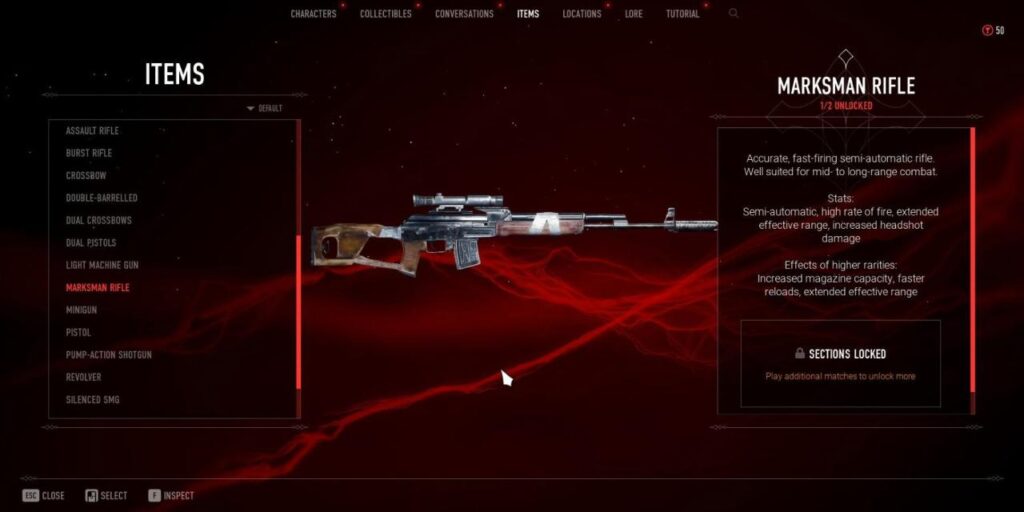Open the Default sort dropdown
The height and width of the screenshot is (512, 1024).
(x=264, y=108)
